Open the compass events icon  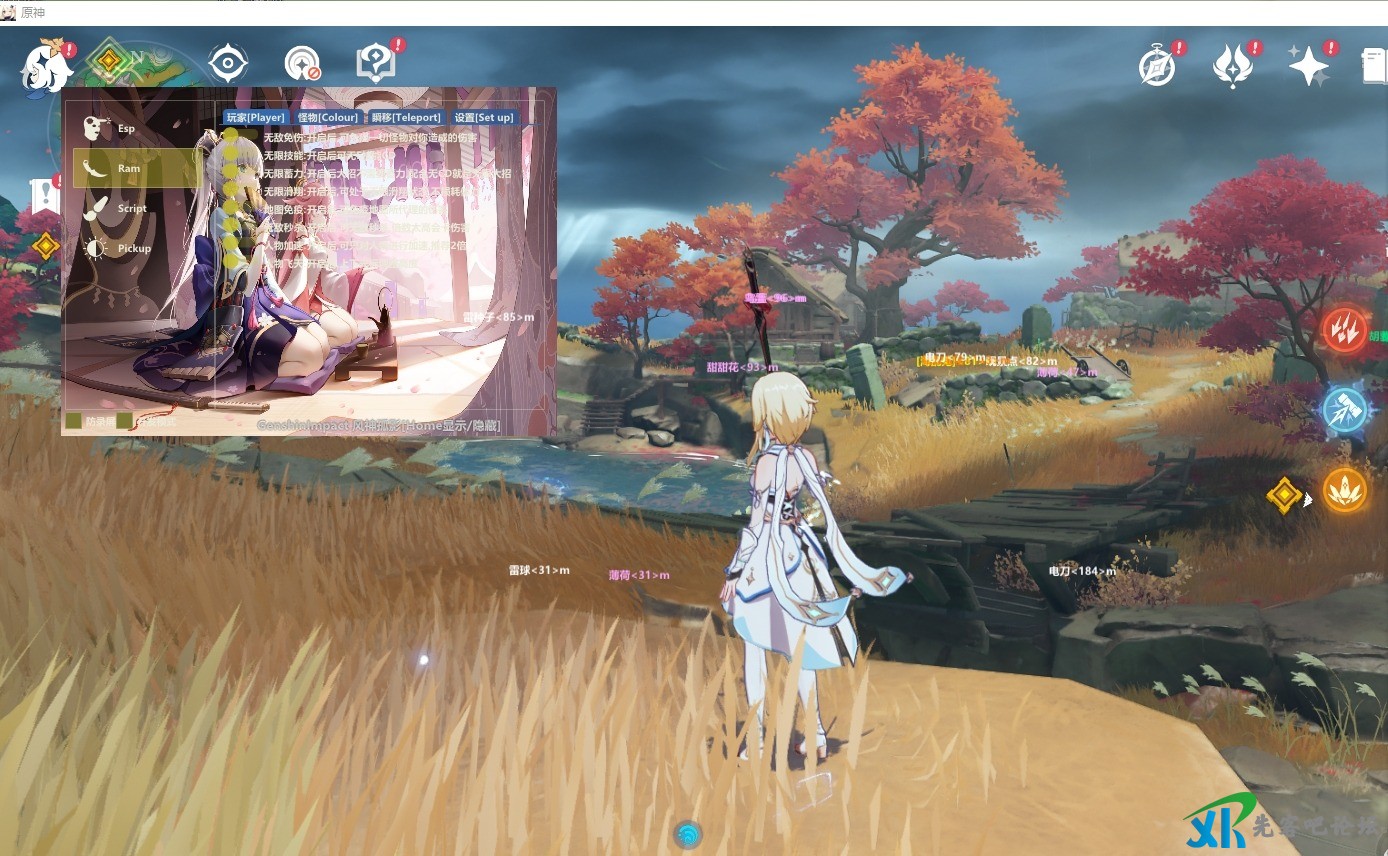[1157, 67]
